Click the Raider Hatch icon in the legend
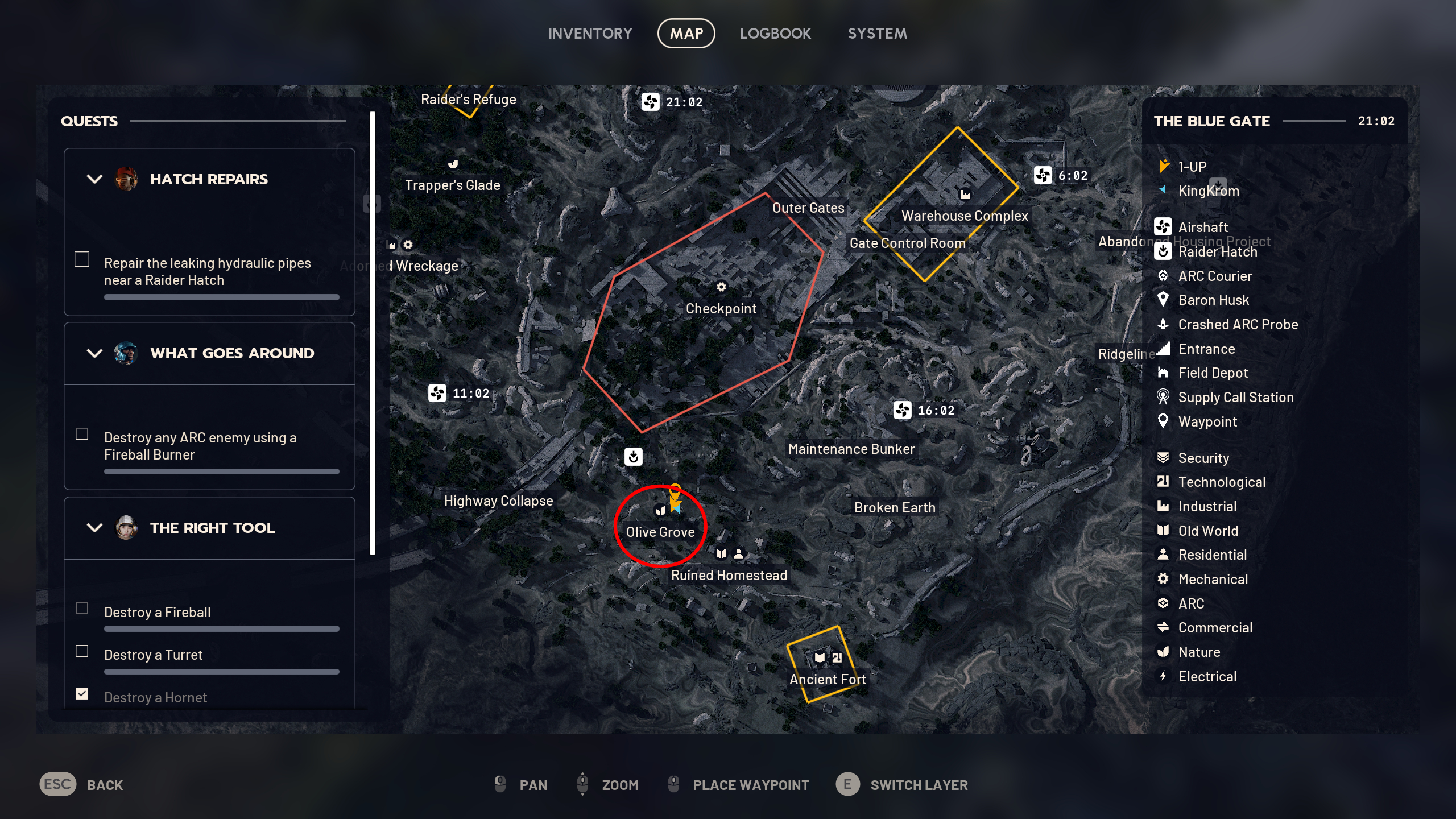 [x=1163, y=252]
